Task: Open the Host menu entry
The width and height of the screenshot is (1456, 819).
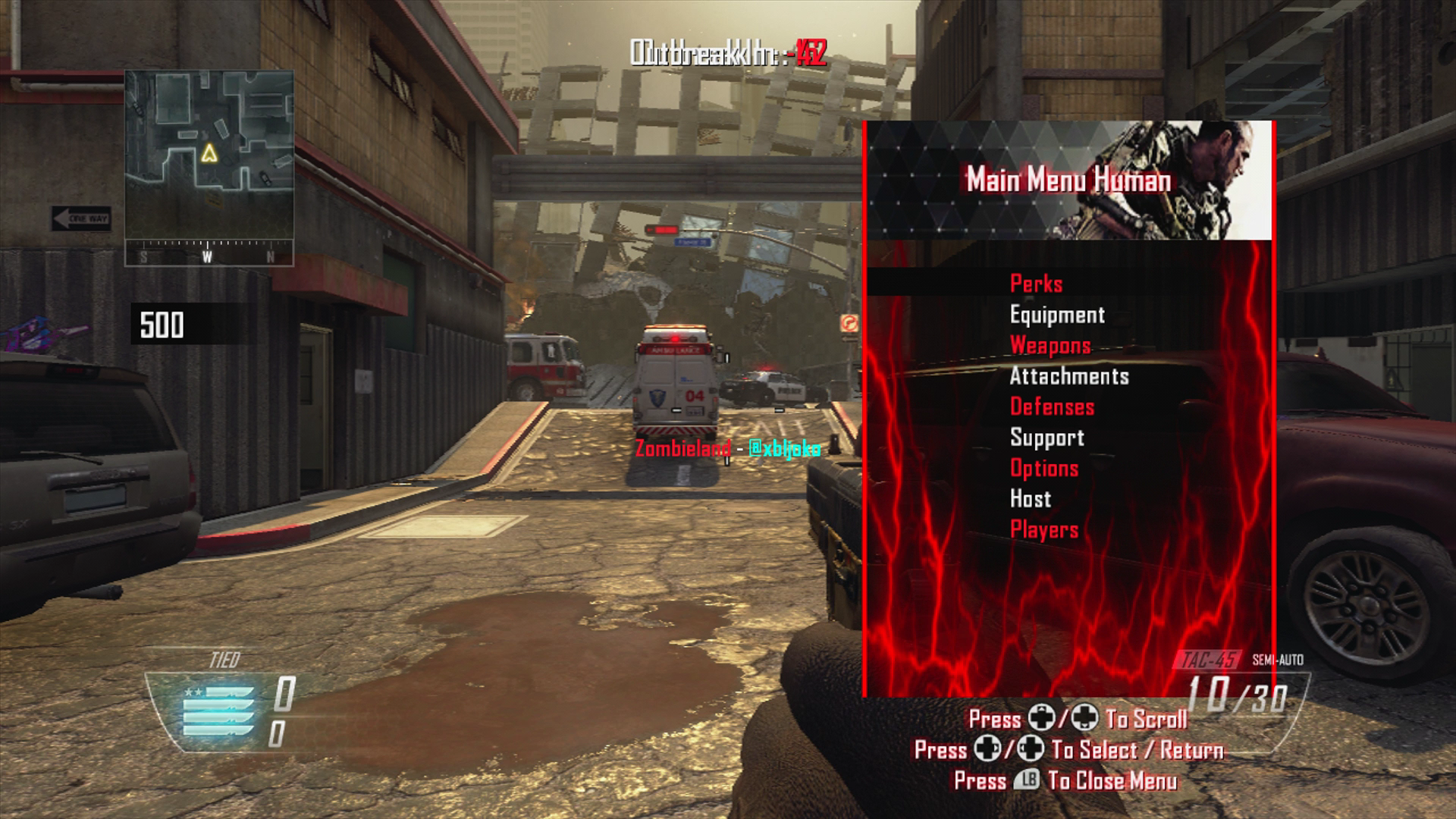Action: coord(1029,498)
